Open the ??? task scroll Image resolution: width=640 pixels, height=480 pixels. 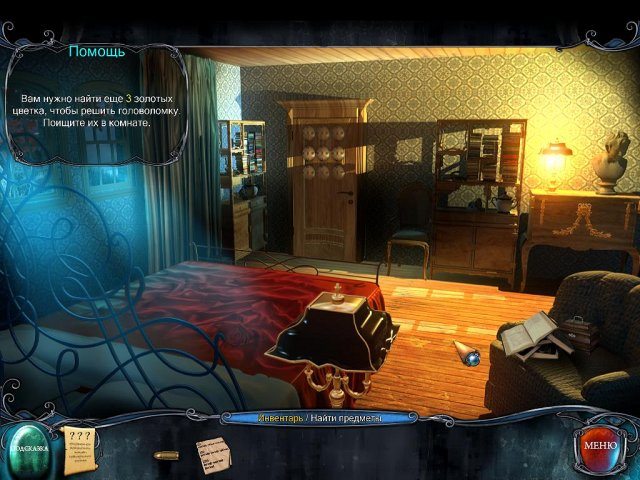78,444
